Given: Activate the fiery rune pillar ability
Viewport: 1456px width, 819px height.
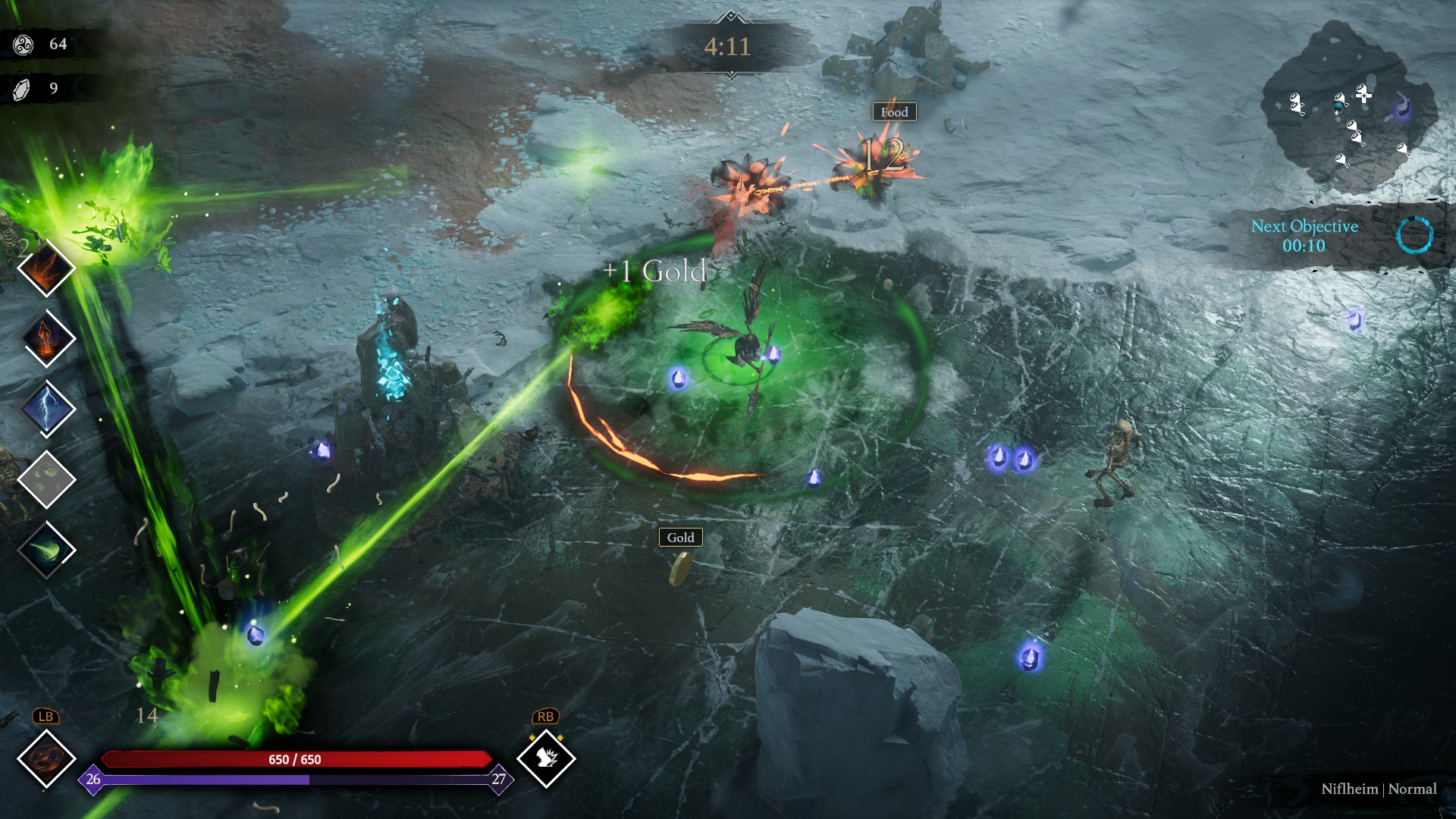Looking at the screenshot, I should point(47,338).
